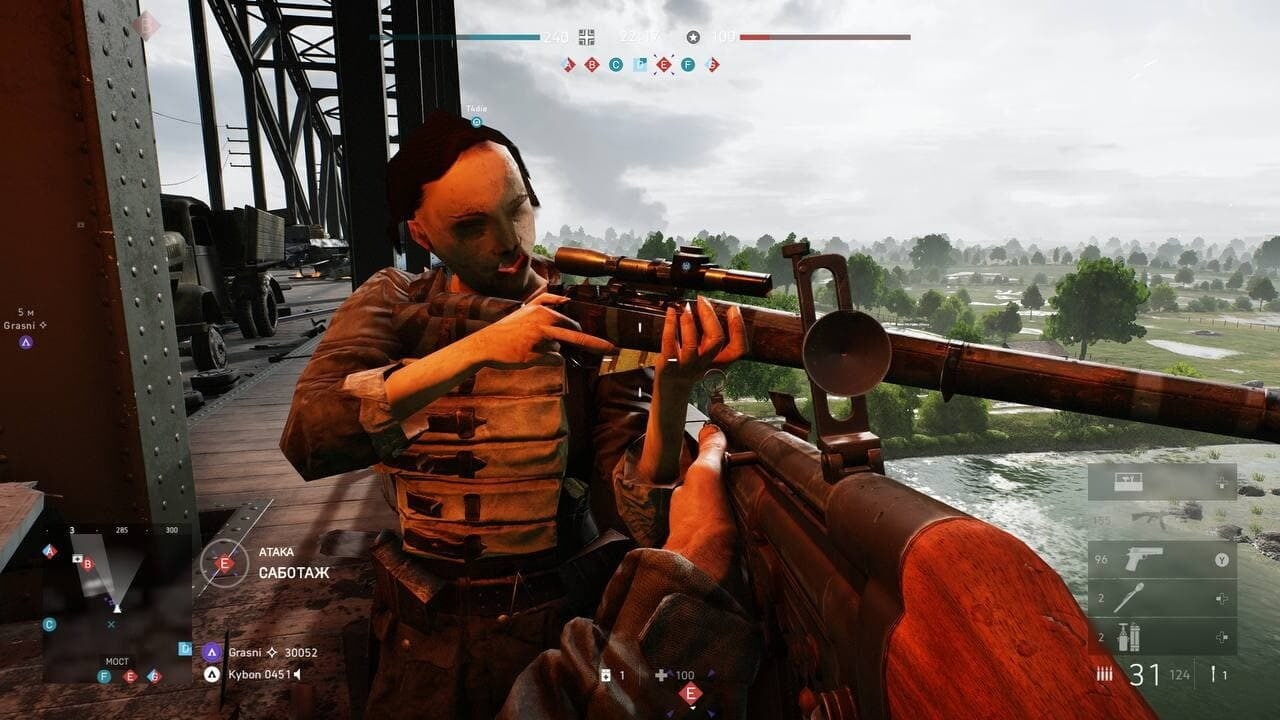Select the САБОТАЖ attack objective E tracker
The width and height of the screenshot is (1280, 720).
(x=225, y=563)
